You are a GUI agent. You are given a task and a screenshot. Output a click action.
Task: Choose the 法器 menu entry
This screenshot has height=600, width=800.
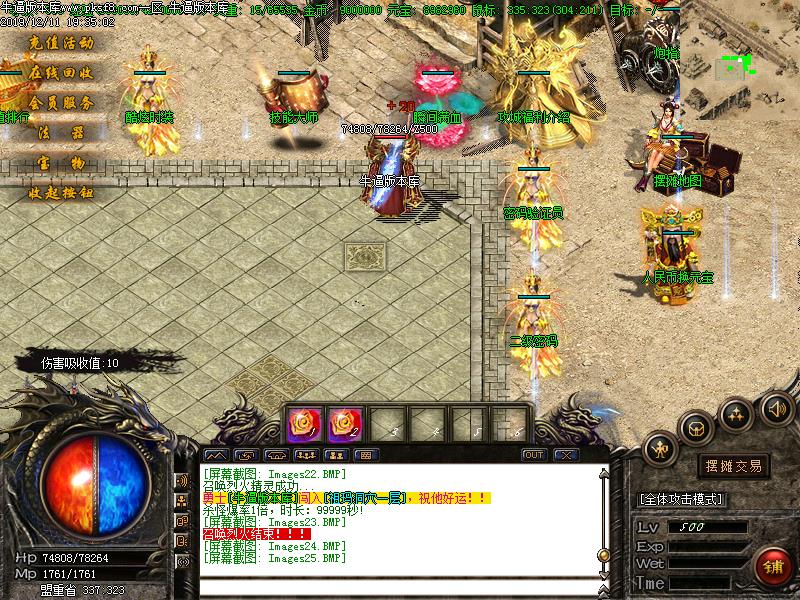pyautogui.click(x=60, y=132)
